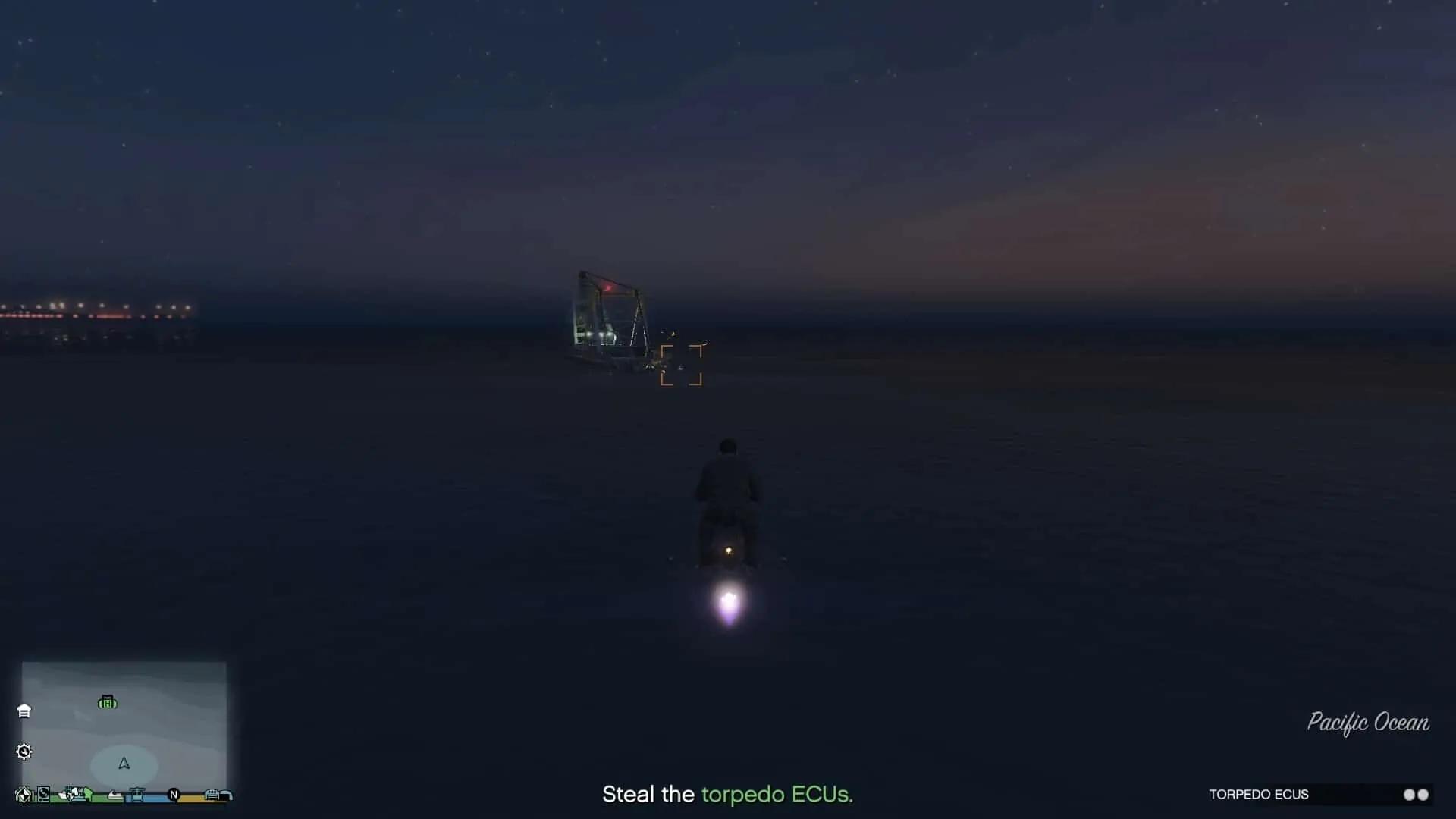Select the gear-shaped bunker blip on the minimap

(x=24, y=752)
